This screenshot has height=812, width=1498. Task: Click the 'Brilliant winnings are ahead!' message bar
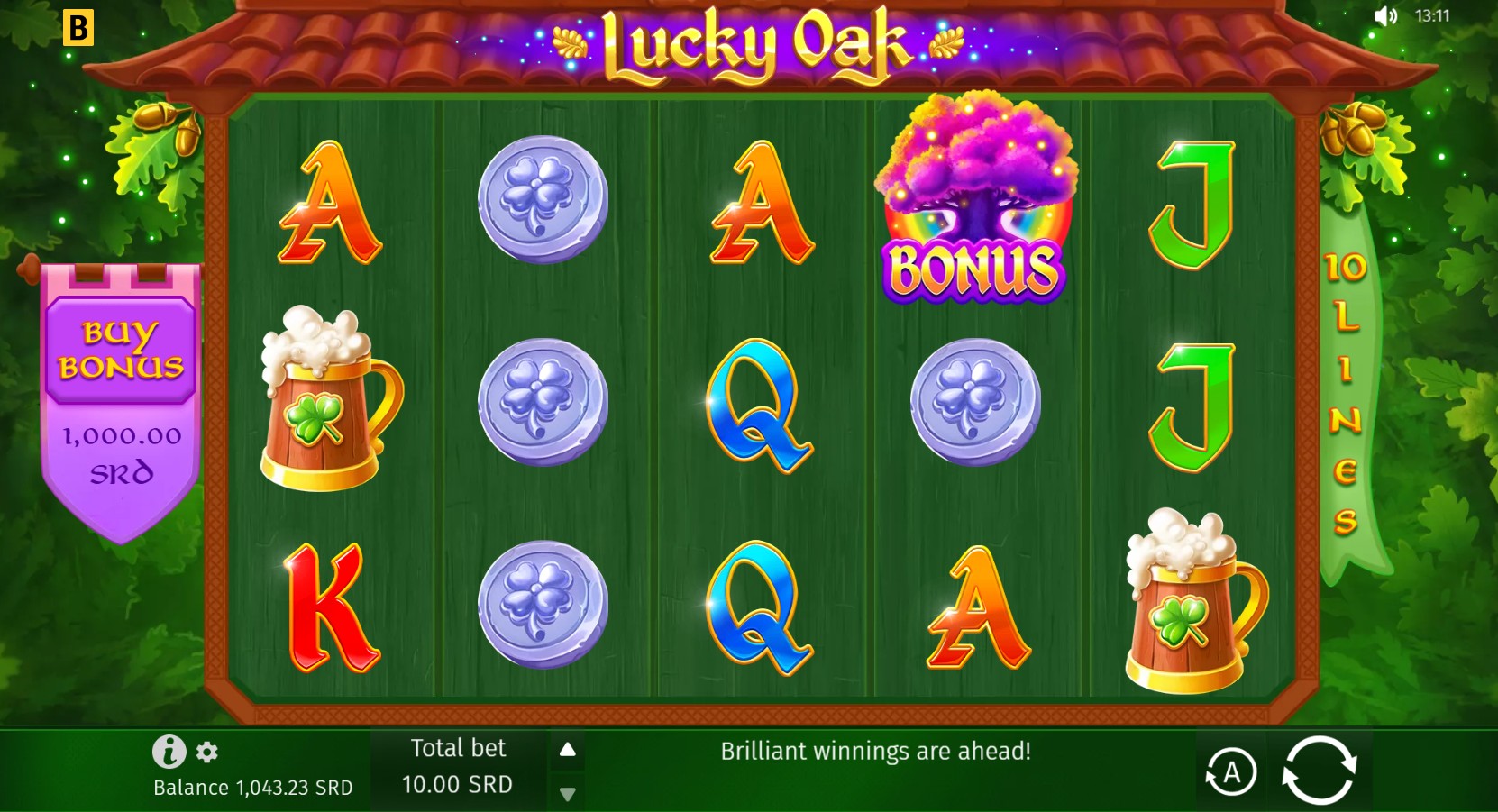pyautogui.click(x=875, y=751)
